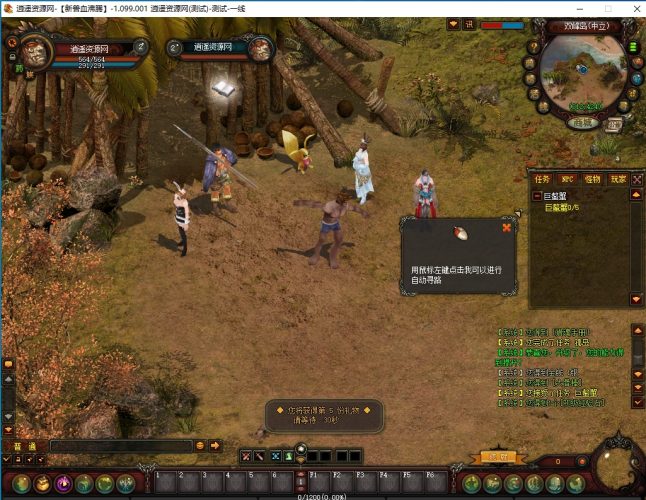Close the quest tracker panel

pyautogui.click(x=636, y=179)
